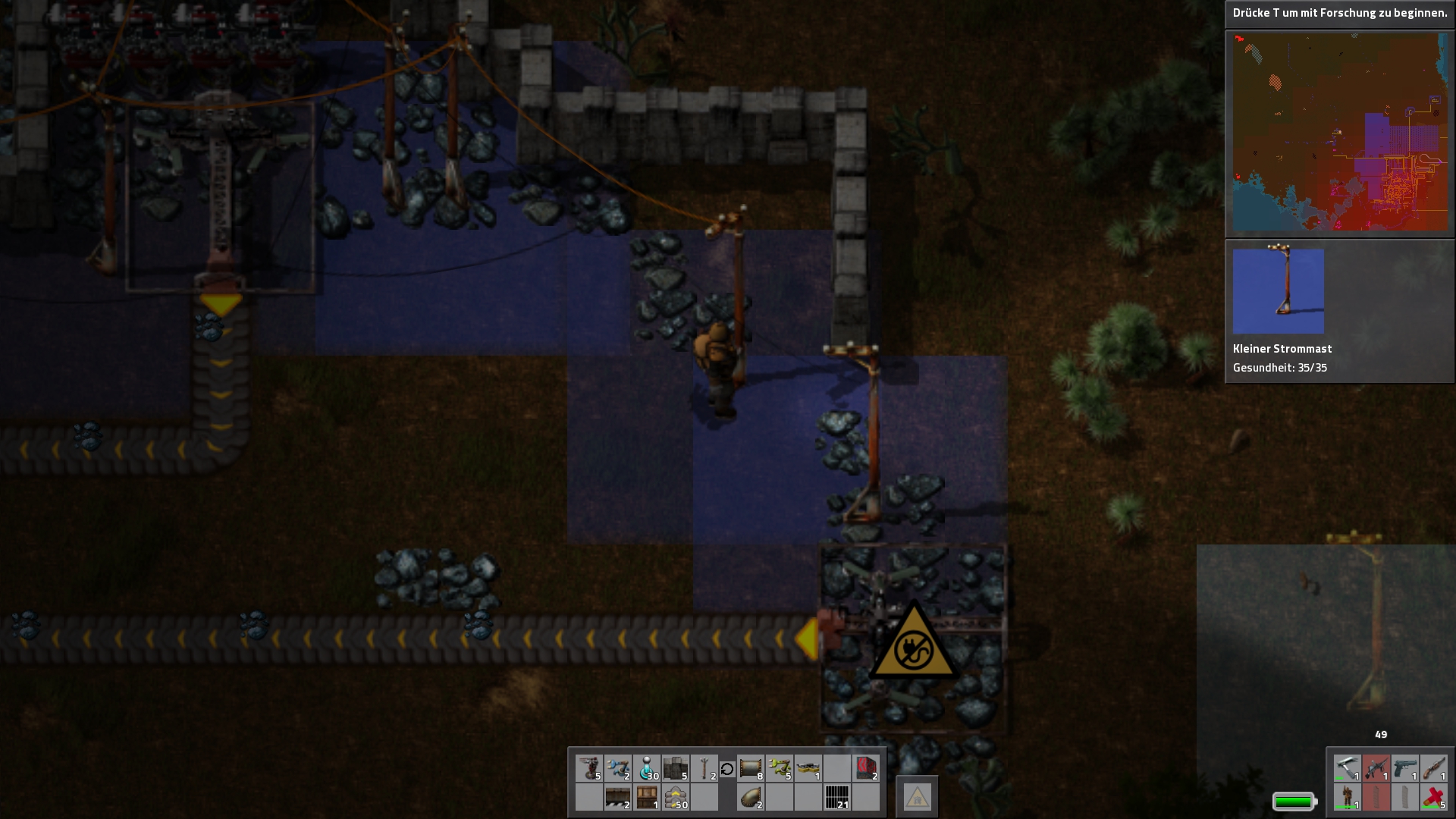Select the steel axe tool slot
Screen dimensions: 1456x819
(x=1348, y=768)
